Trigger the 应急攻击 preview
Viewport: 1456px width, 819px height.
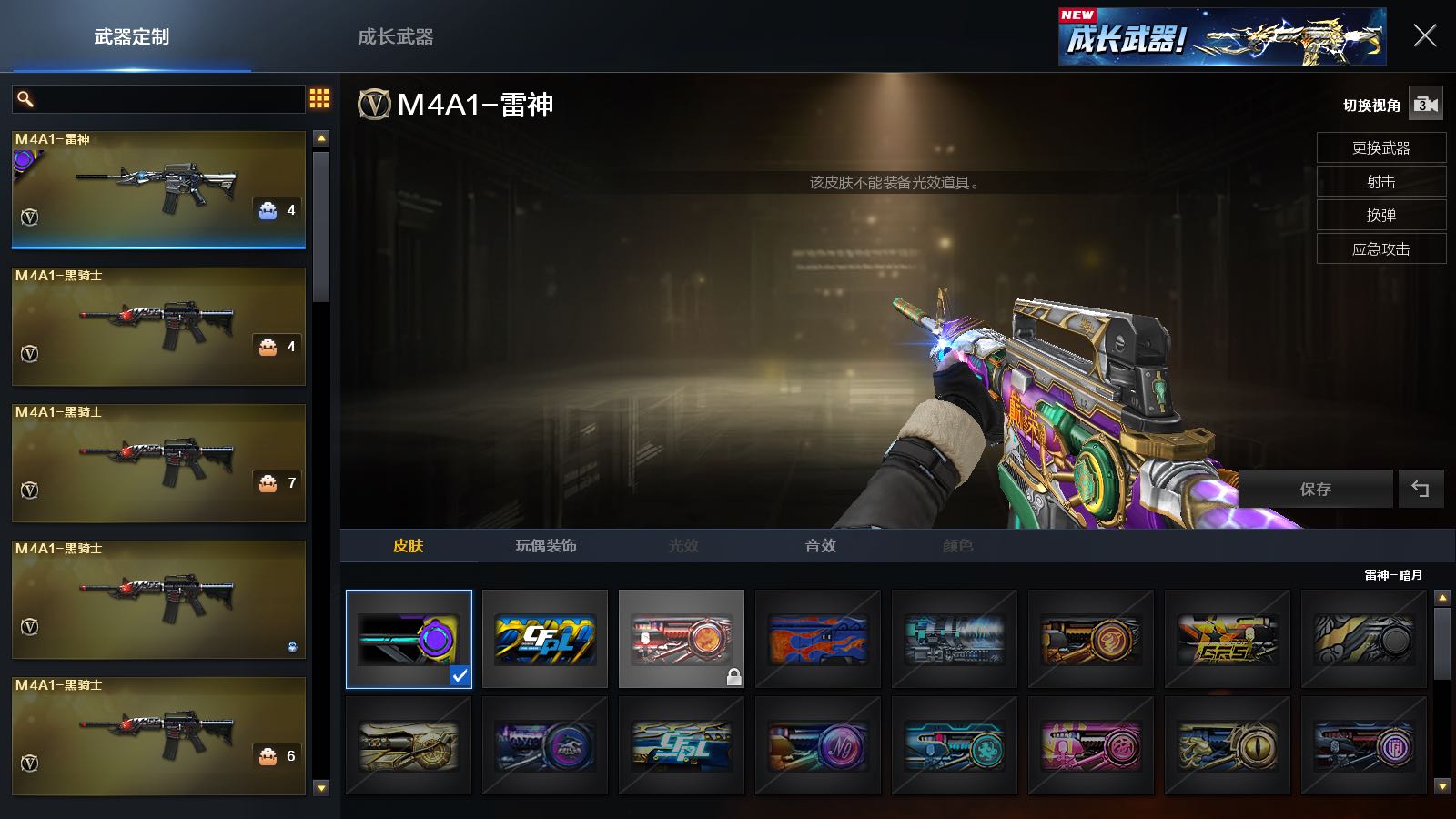(x=1380, y=248)
